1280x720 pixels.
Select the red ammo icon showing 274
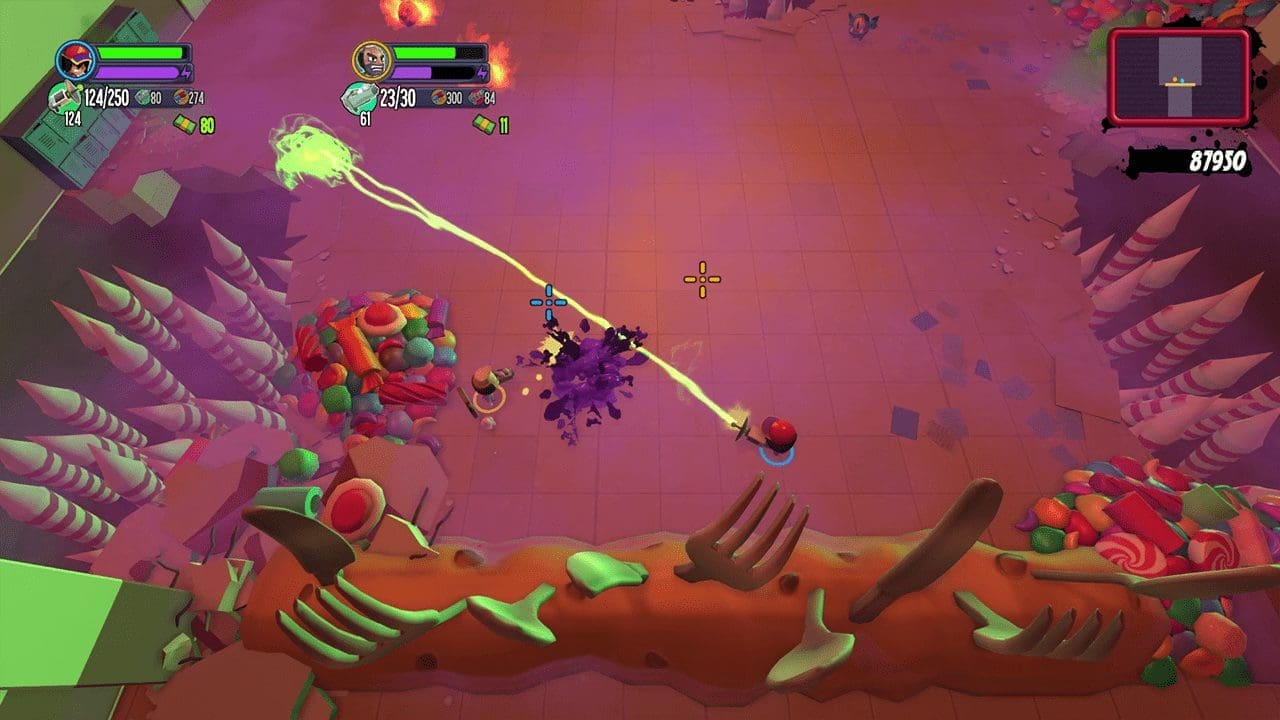(x=182, y=97)
